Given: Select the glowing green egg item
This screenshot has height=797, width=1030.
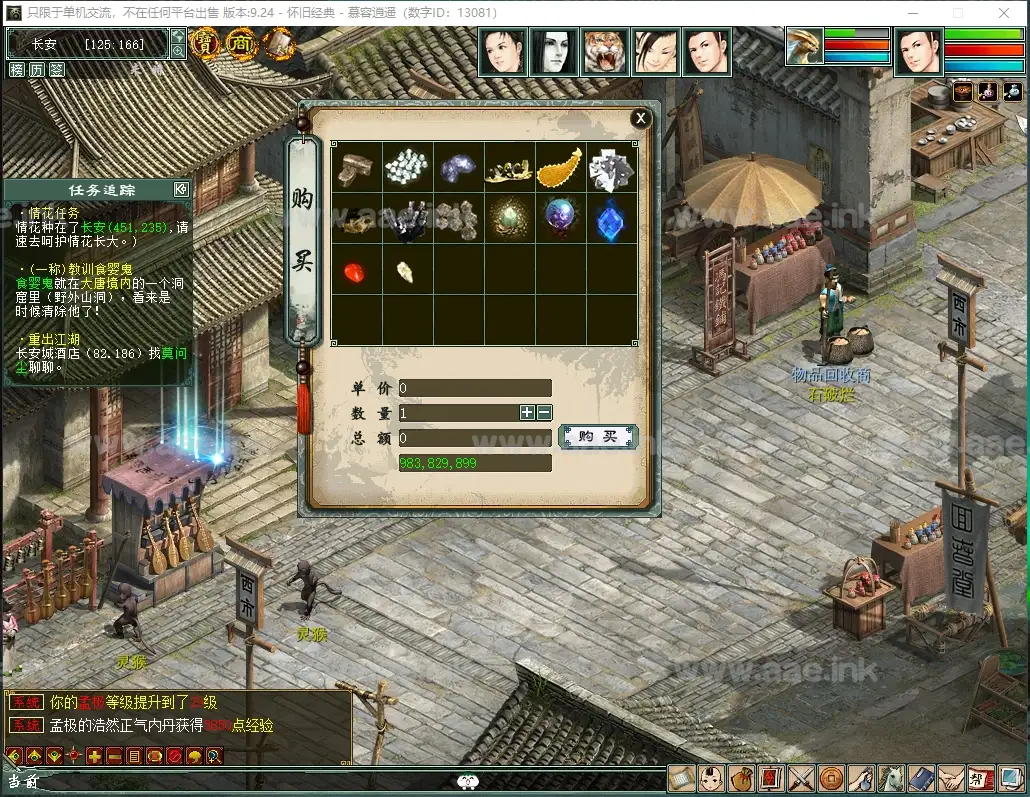Looking at the screenshot, I should coord(509,219).
